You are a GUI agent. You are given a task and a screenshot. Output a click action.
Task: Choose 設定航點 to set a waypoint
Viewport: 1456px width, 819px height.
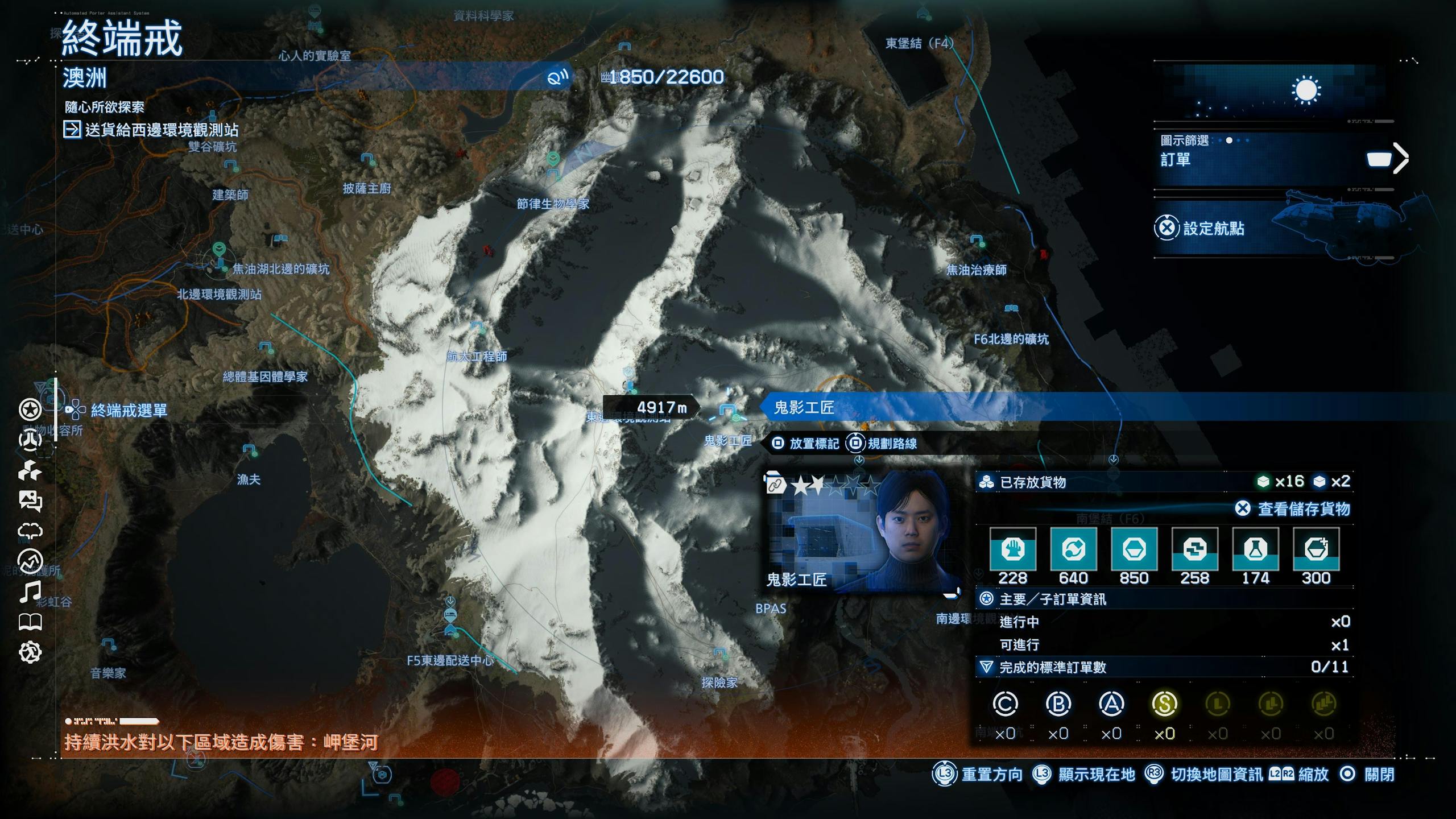tap(1213, 229)
